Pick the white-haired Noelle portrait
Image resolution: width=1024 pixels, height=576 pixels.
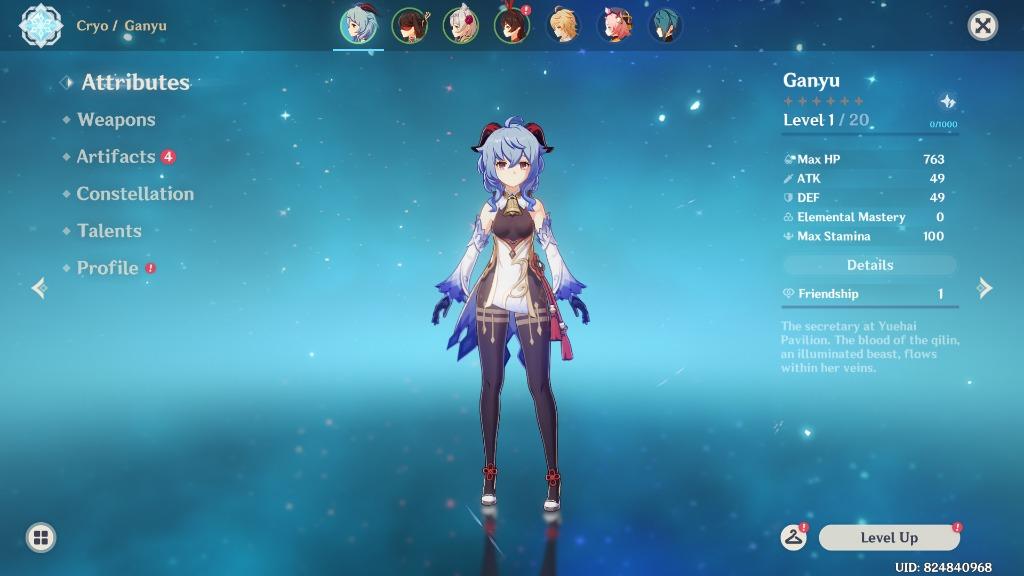coord(460,26)
